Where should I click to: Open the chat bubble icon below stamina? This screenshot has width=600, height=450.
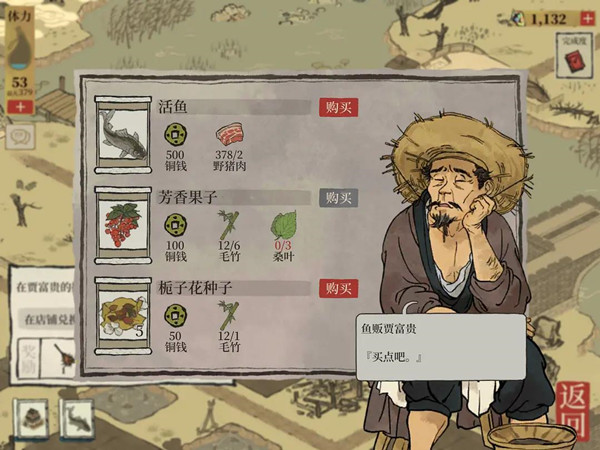tap(19, 133)
